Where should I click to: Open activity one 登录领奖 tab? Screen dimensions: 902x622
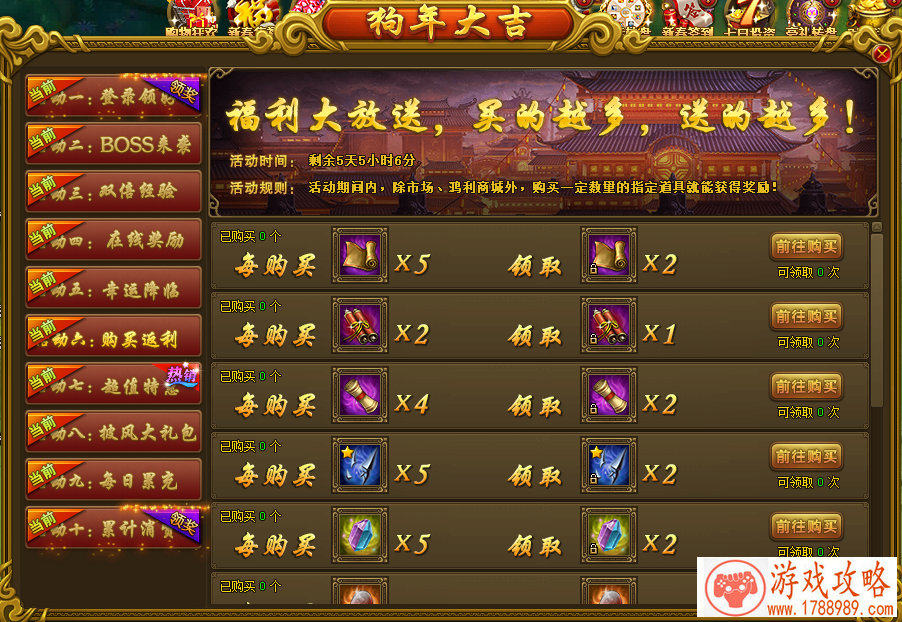114,95
